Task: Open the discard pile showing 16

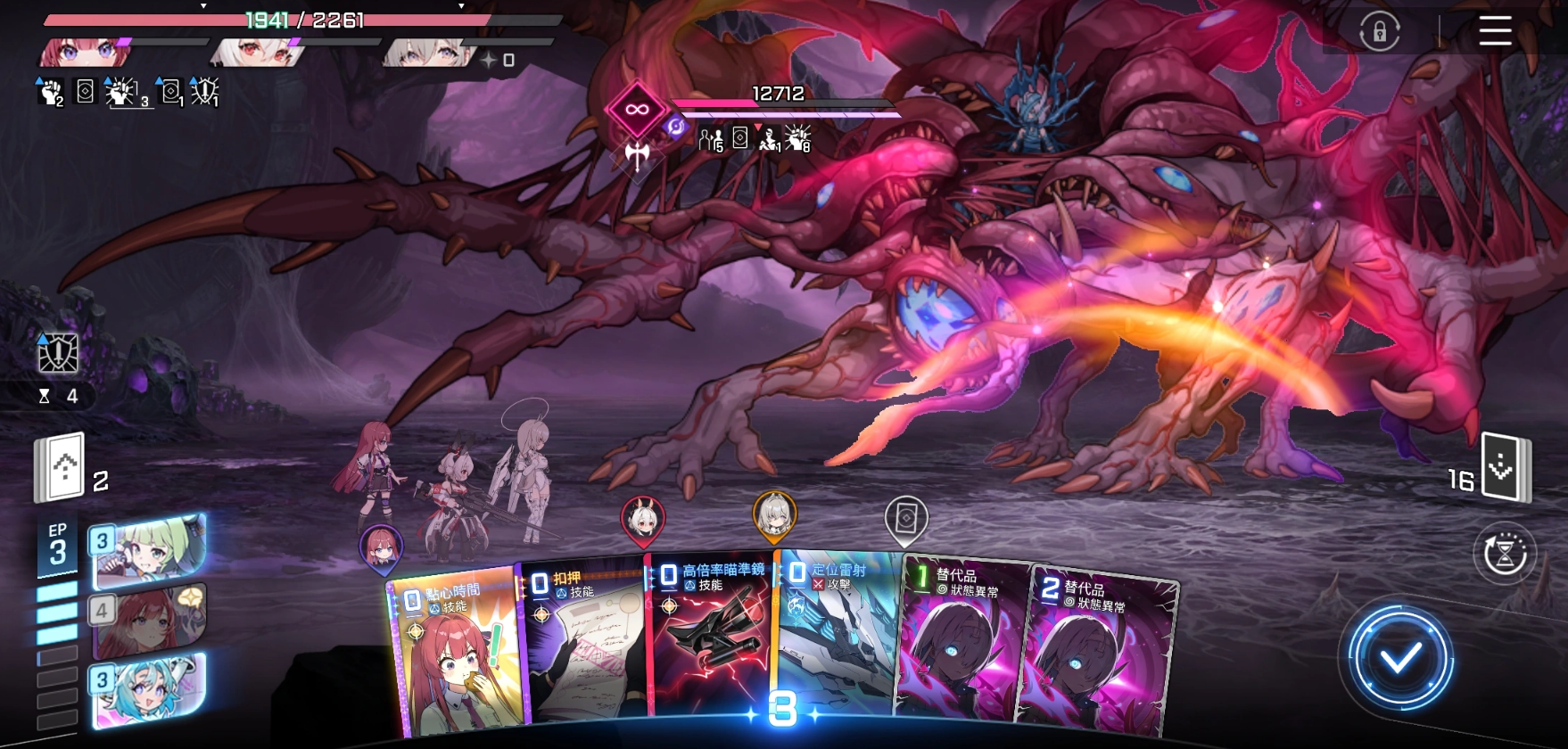Action: click(1505, 467)
